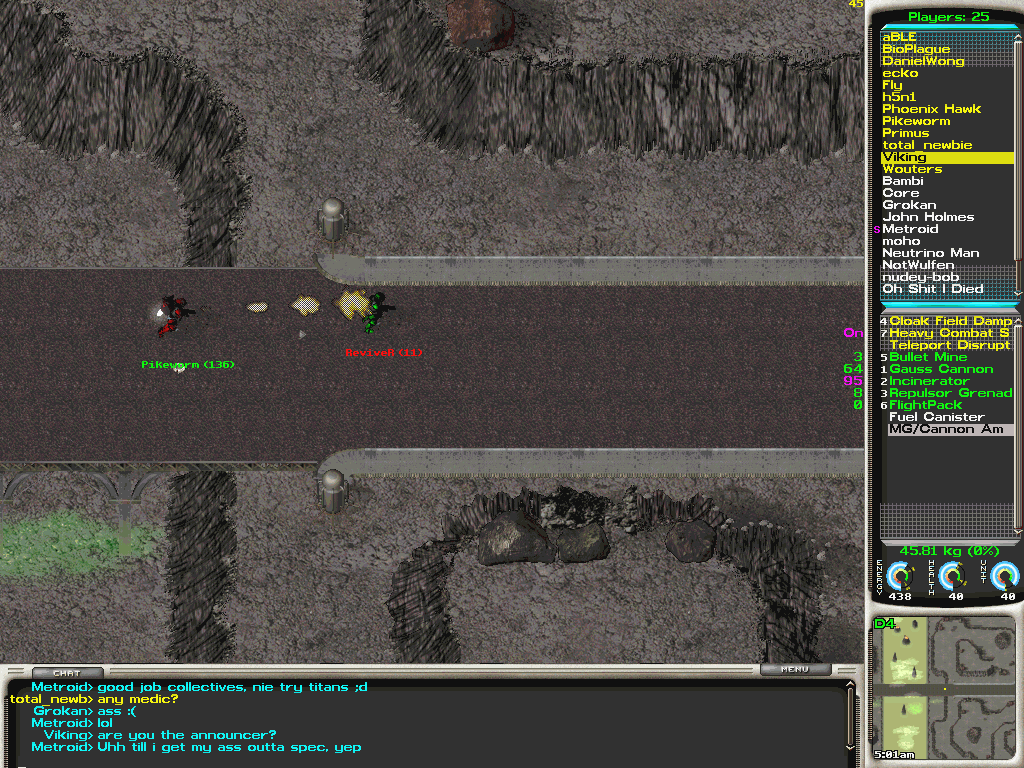
Task: Click player DanielWong in the roster
Action: click(x=923, y=61)
